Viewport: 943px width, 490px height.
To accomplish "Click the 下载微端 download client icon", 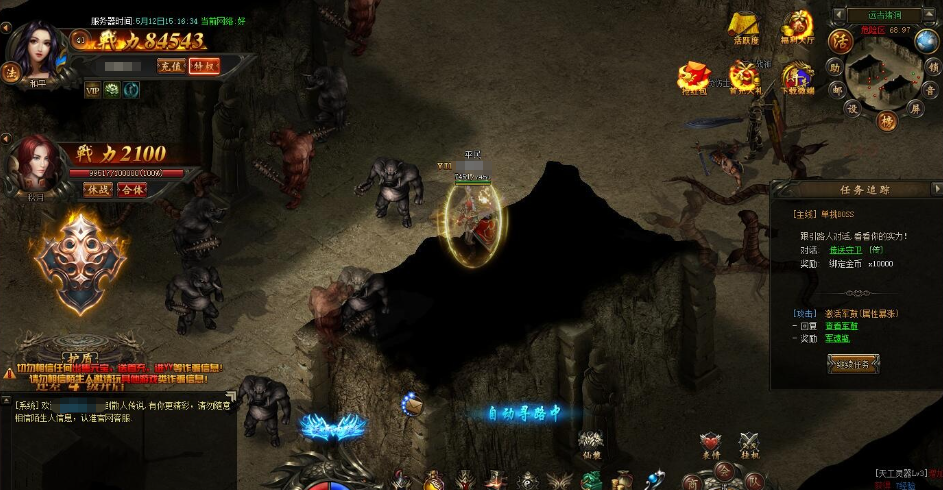I will click(797, 77).
